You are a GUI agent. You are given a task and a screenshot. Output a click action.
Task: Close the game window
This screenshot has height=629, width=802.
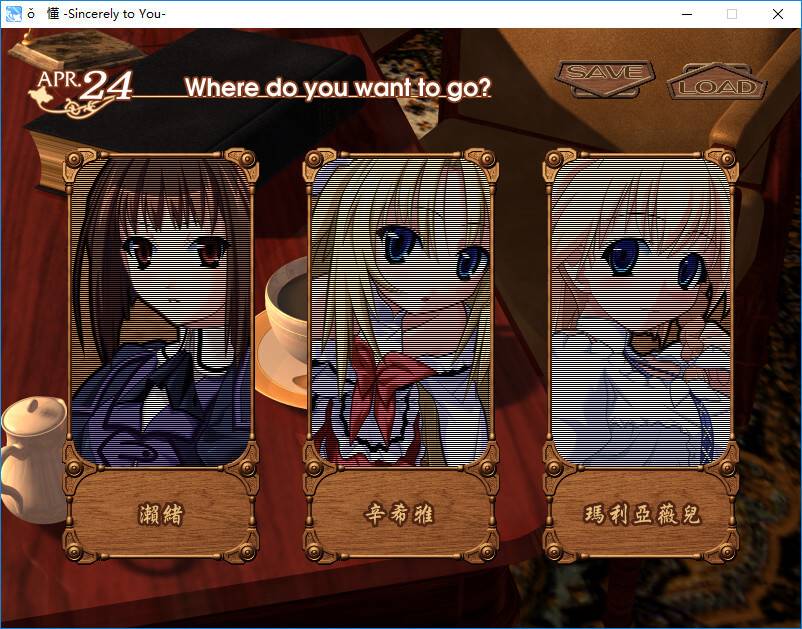coord(778,14)
